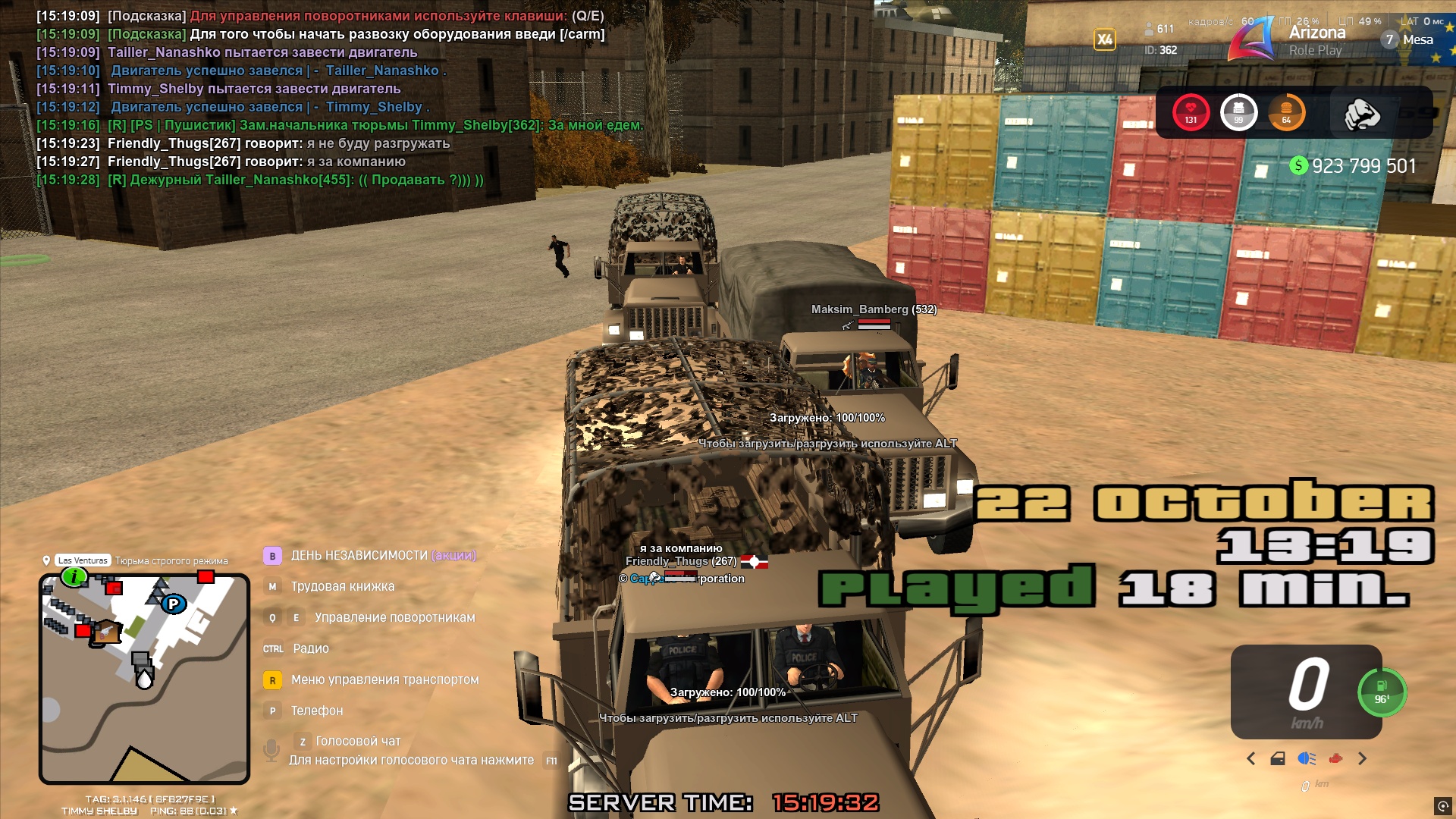Click the green dollar money icon
Image resolution: width=1456 pixels, height=819 pixels.
pos(1298,165)
